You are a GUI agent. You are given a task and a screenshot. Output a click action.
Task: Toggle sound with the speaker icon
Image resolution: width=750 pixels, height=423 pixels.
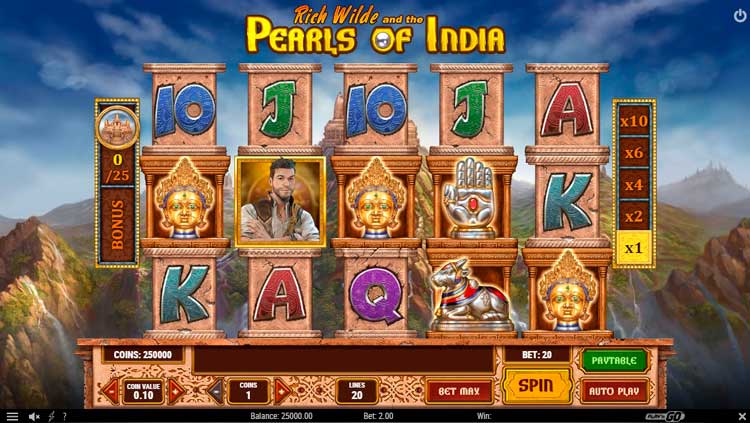pyautogui.click(x=33, y=416)
